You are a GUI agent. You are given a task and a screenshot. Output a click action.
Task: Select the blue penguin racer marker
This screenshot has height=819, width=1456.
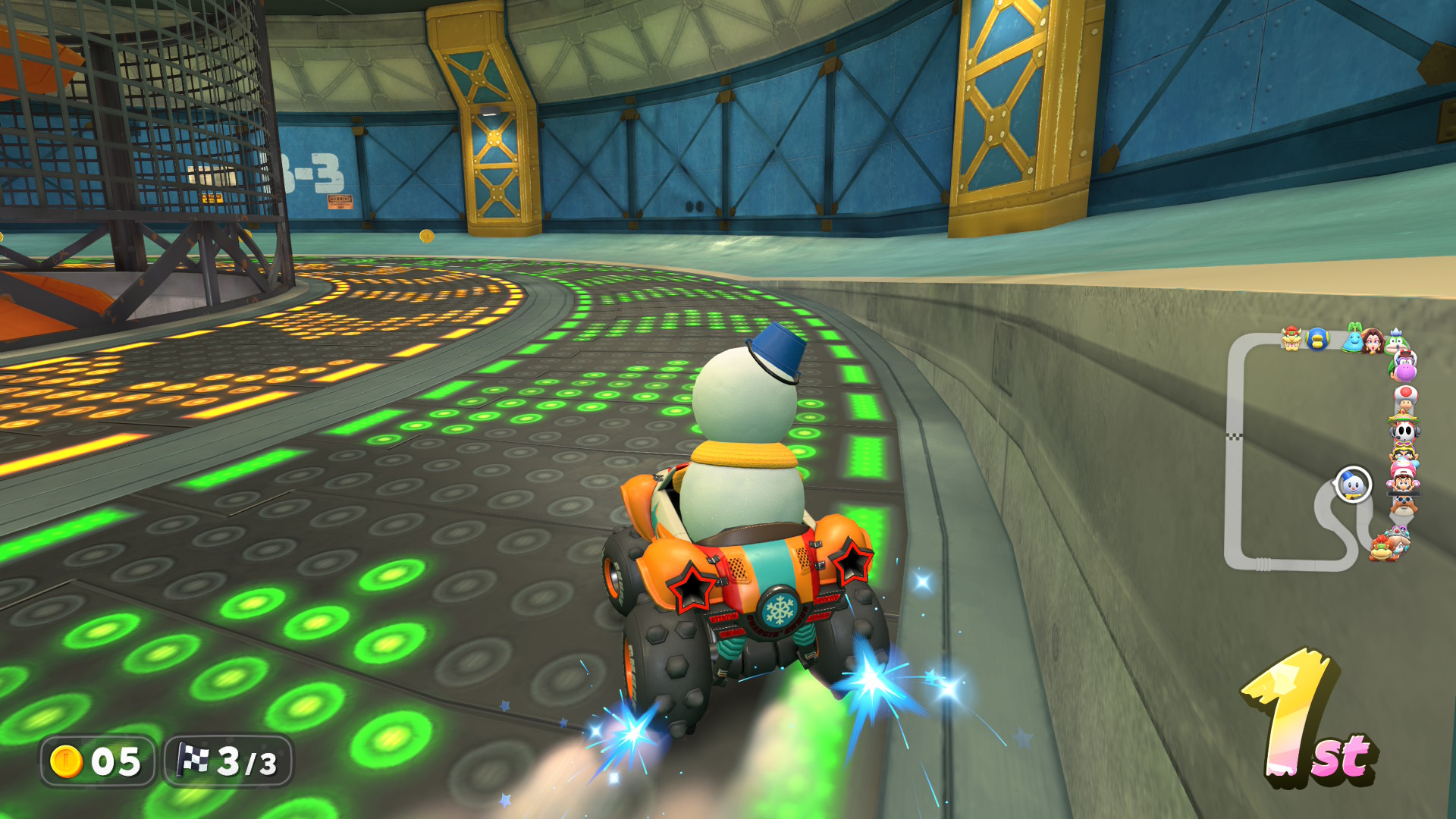click(x=1317, y=338)
